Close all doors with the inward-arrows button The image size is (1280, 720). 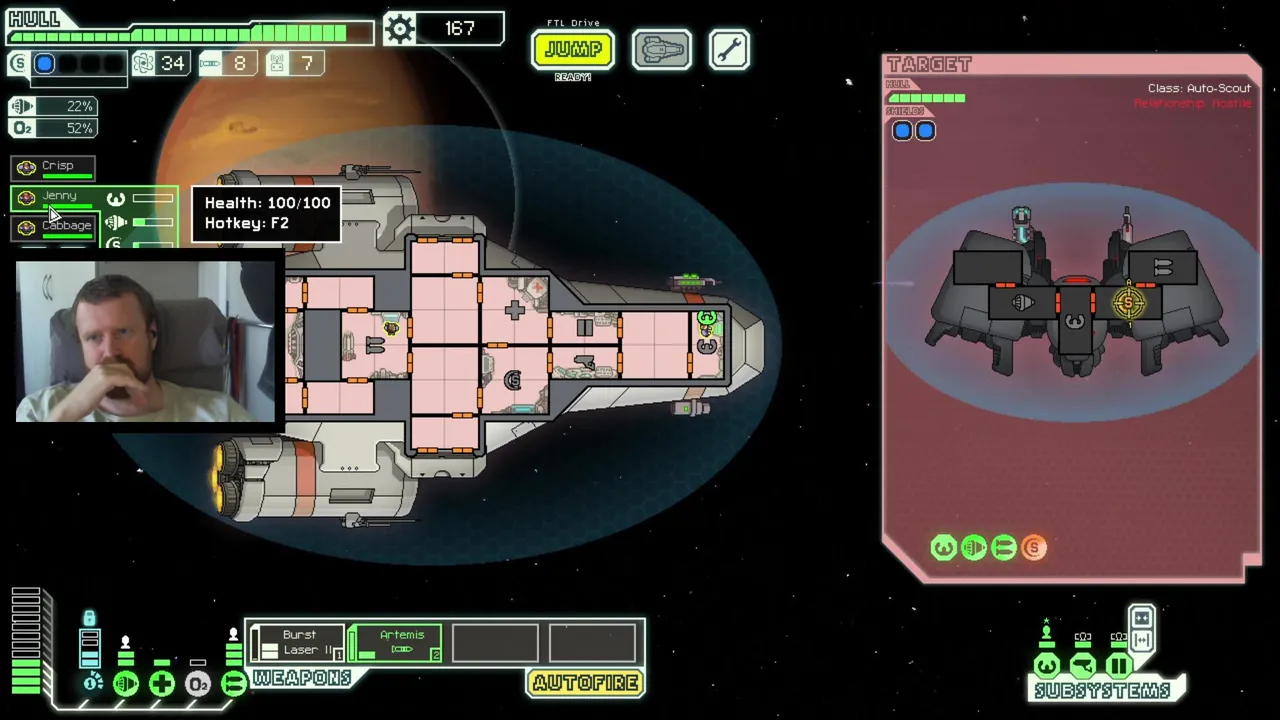[x=1141, y=616]
